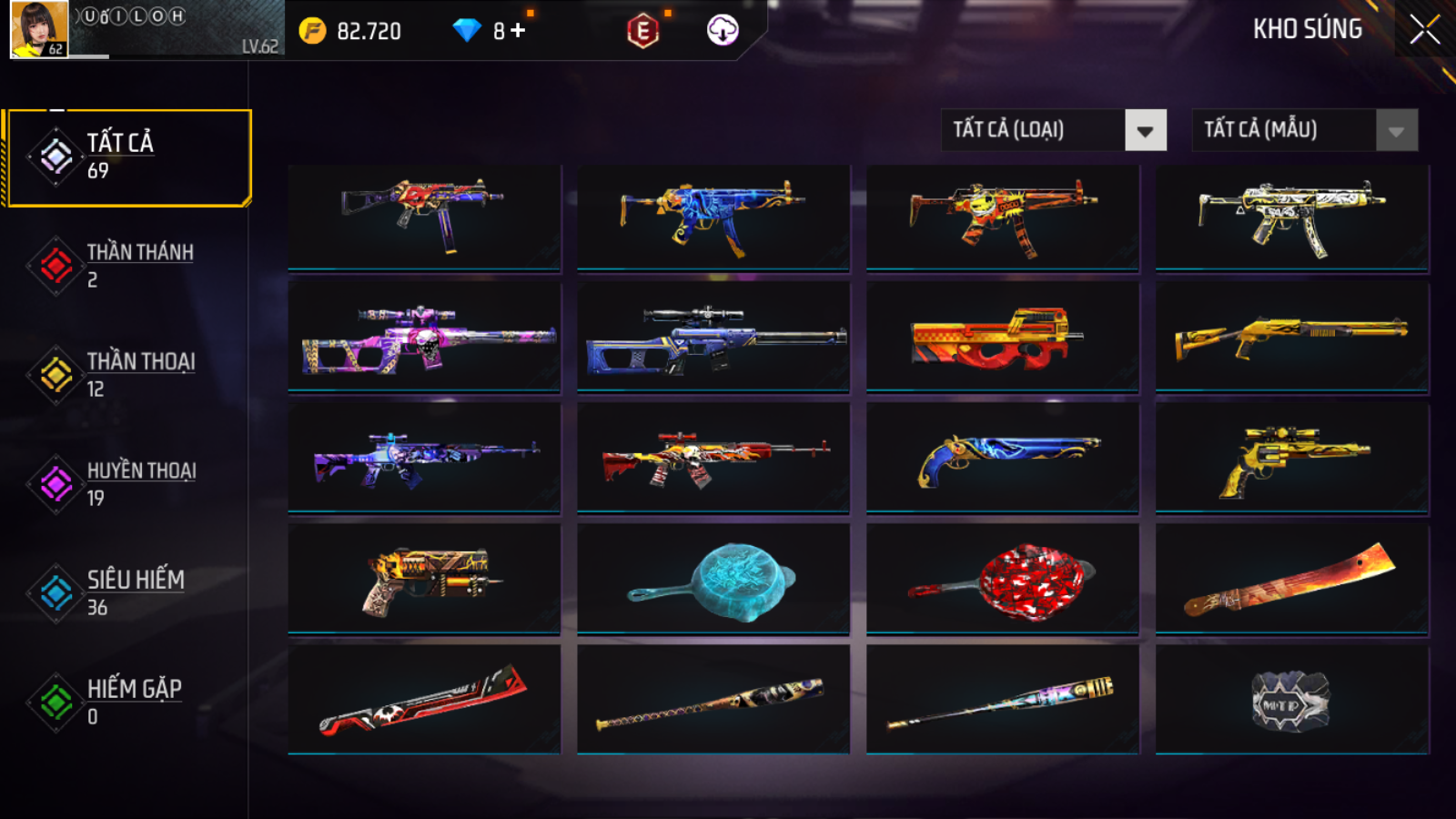Close the Kho Súng weapon armory screen
This screenshot has width=1456, height=819.
(x=1424, y=30)
